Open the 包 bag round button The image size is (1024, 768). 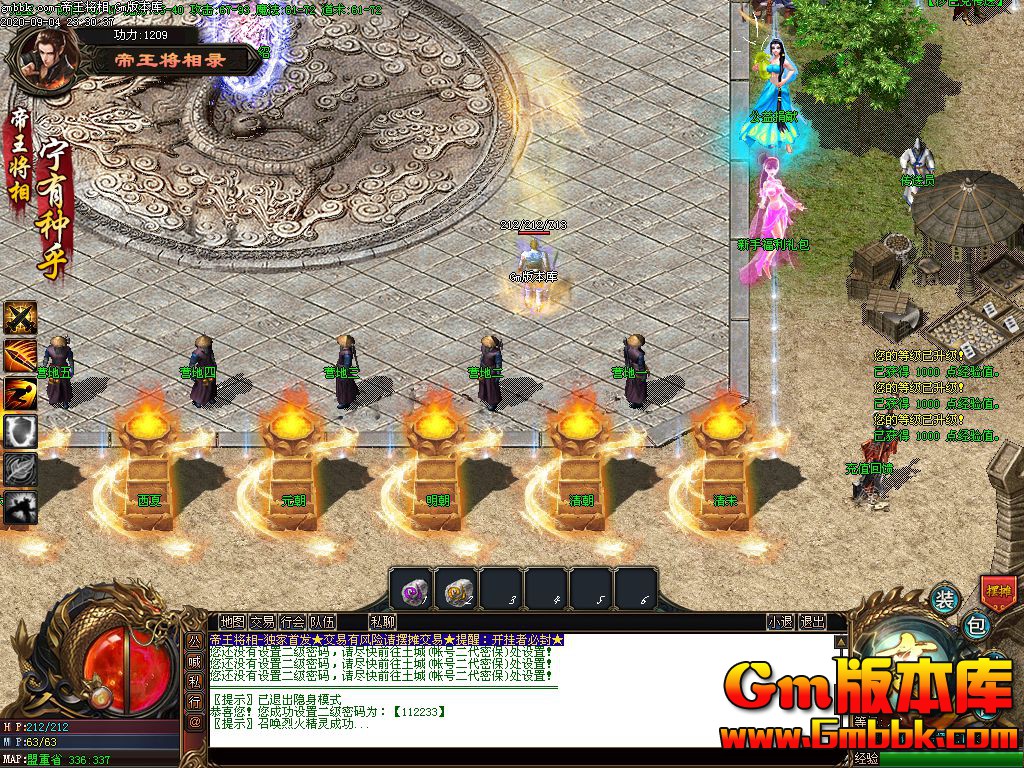point(977,627)
